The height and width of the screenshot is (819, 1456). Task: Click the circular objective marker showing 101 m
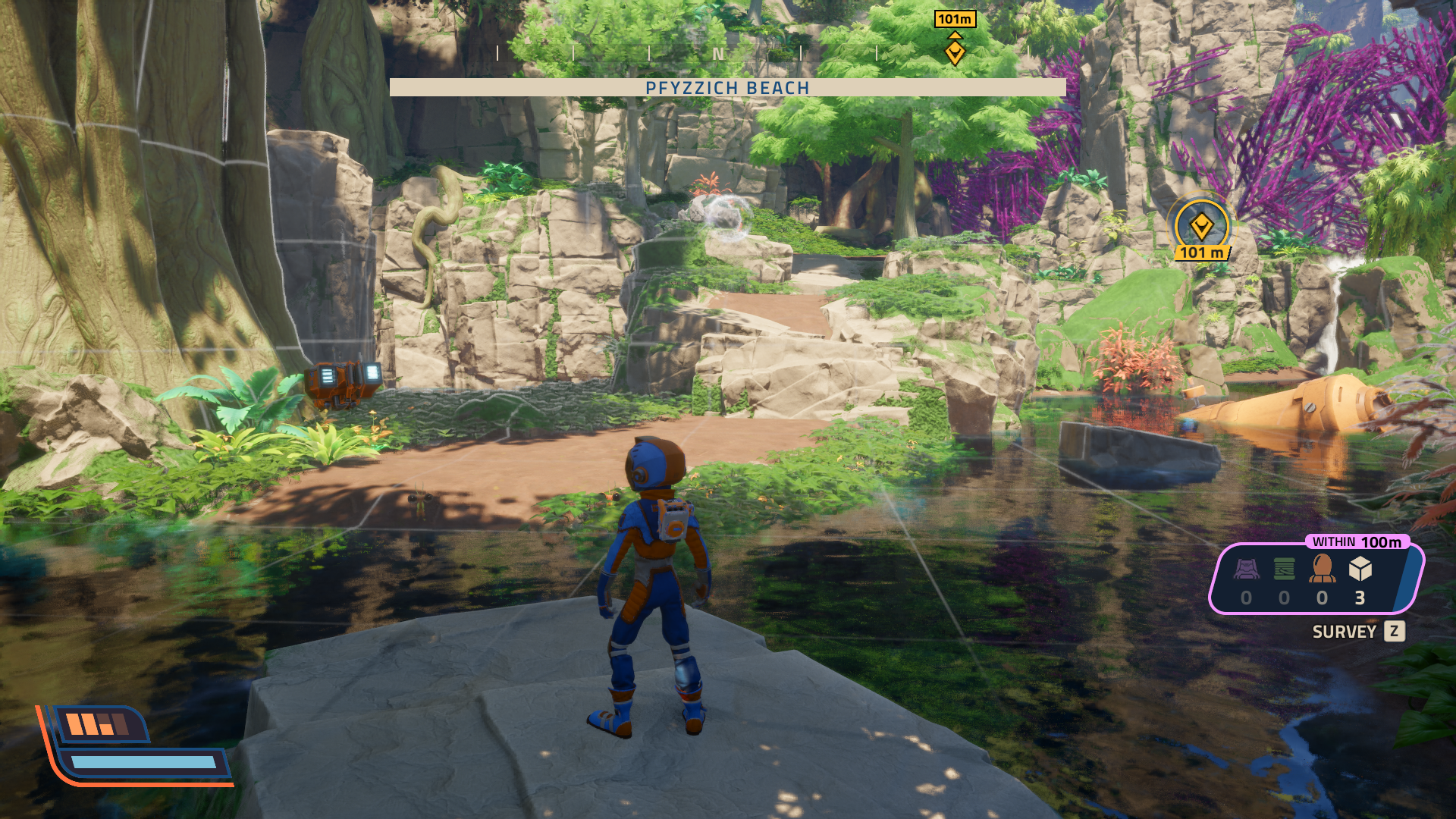[x=1201, y=227]
